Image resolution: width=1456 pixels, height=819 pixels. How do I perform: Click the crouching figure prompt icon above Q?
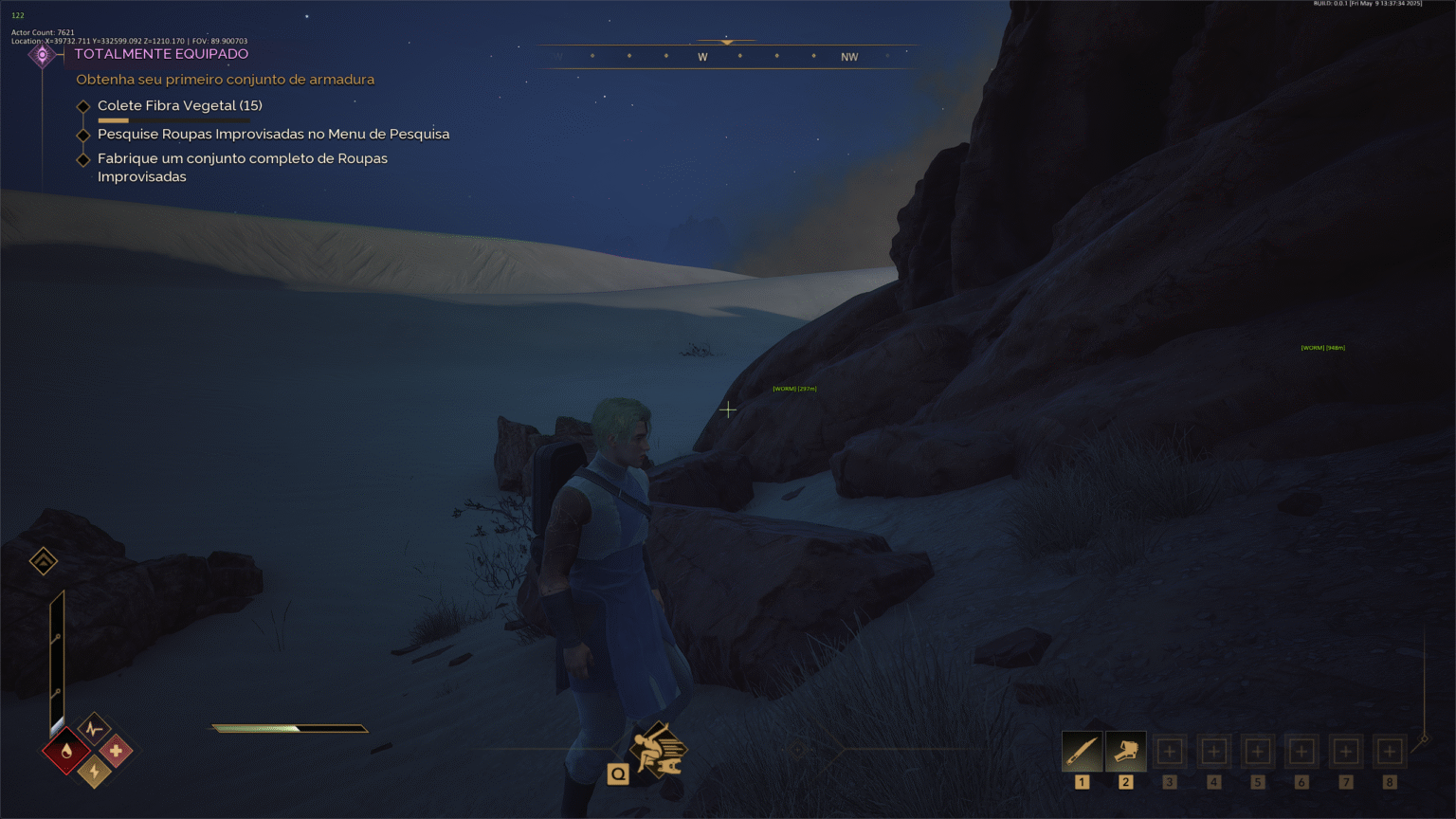click(661, 749)
